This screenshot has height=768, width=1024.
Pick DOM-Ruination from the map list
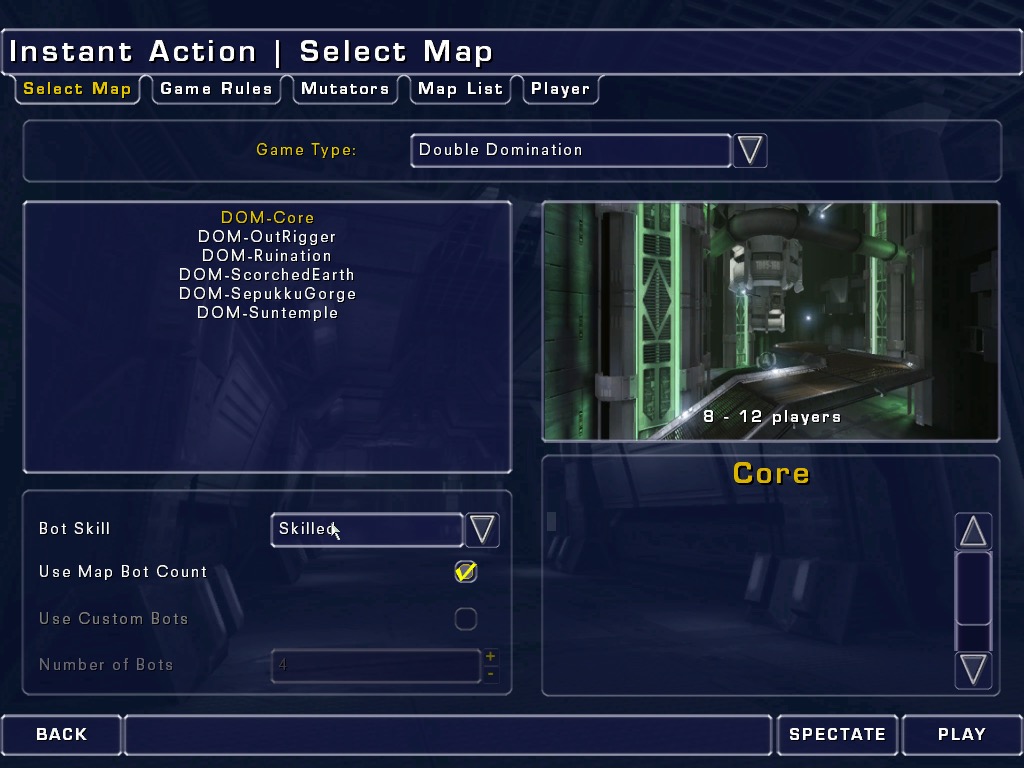click(x=267, y=256)
